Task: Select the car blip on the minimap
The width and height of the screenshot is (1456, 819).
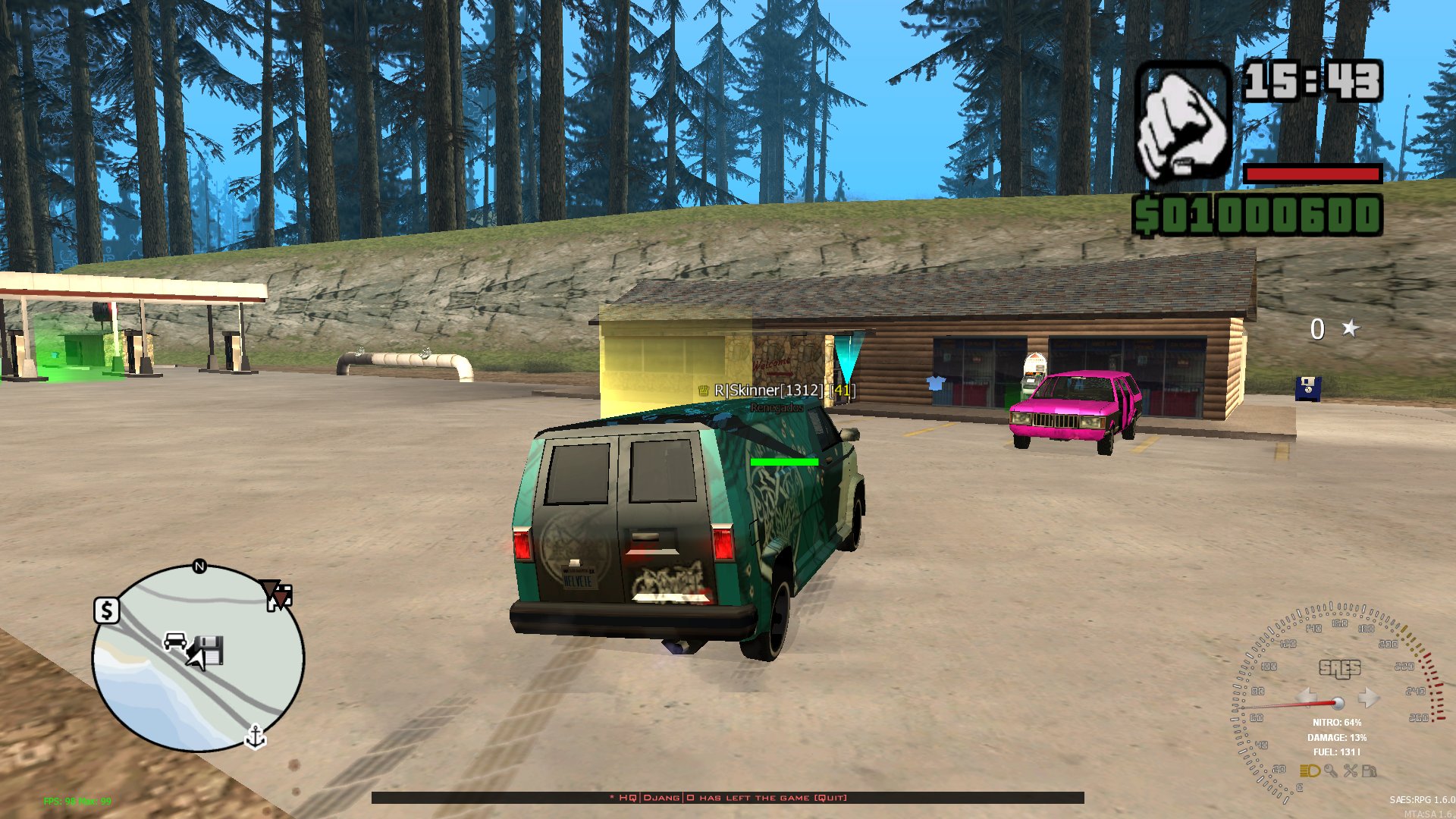Action: coord(175,642)
